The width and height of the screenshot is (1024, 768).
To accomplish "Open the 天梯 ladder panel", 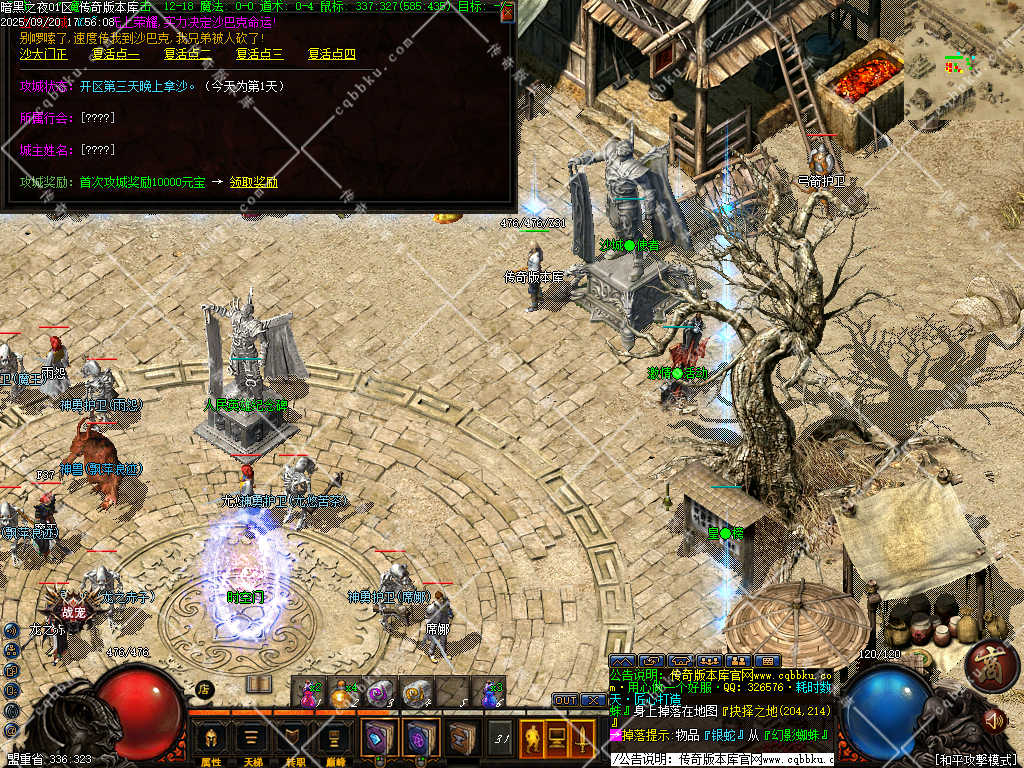I will click(x=250, y=741).
